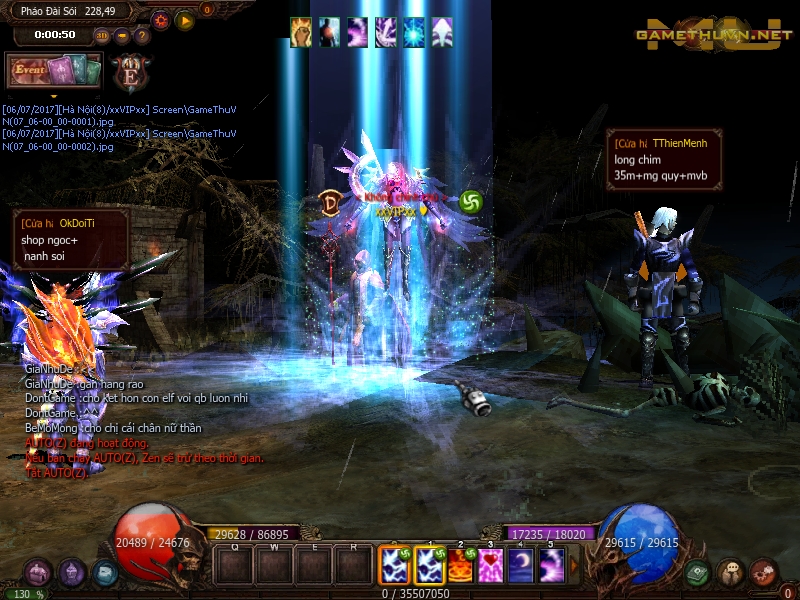Open the pink treasure chest icon
This screenshot has width=800, height=600.
pyautogui.click(x=38, y=573)
